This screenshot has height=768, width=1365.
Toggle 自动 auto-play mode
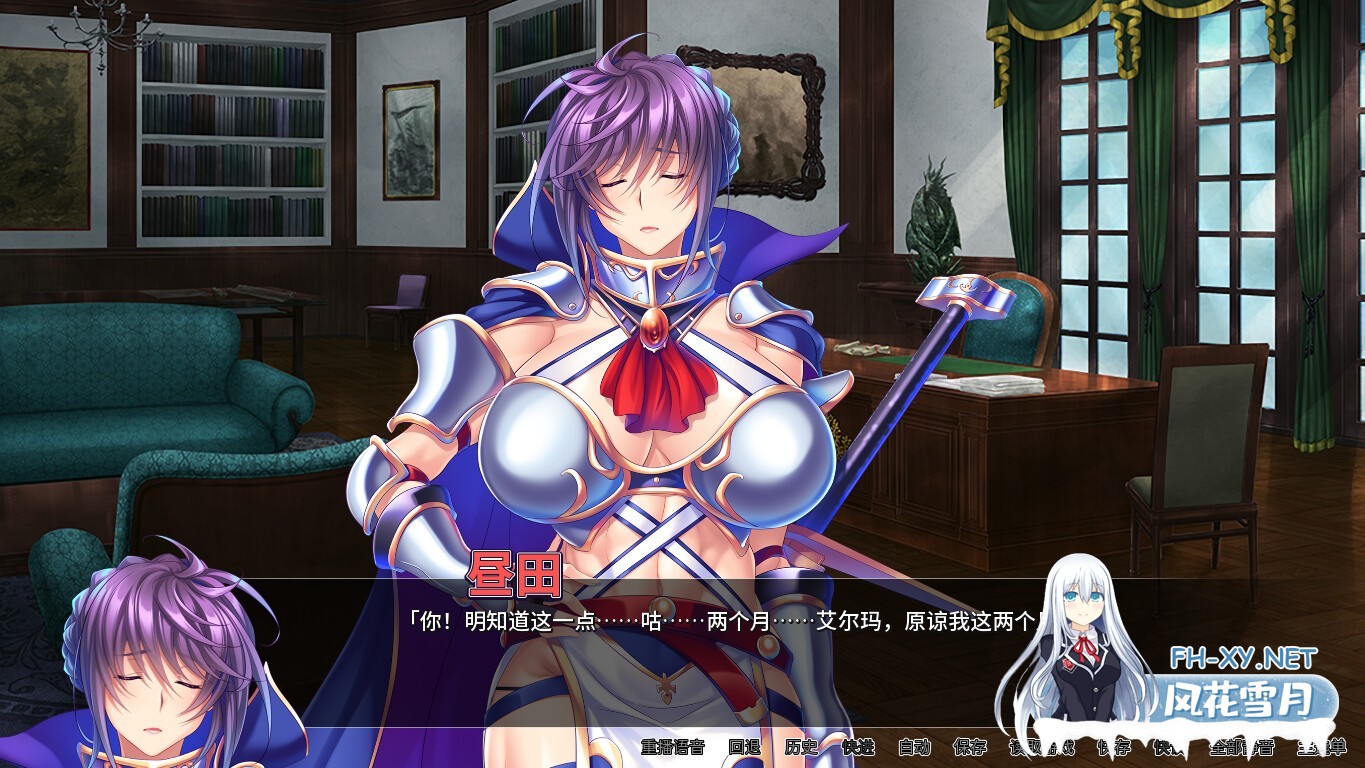914,747
